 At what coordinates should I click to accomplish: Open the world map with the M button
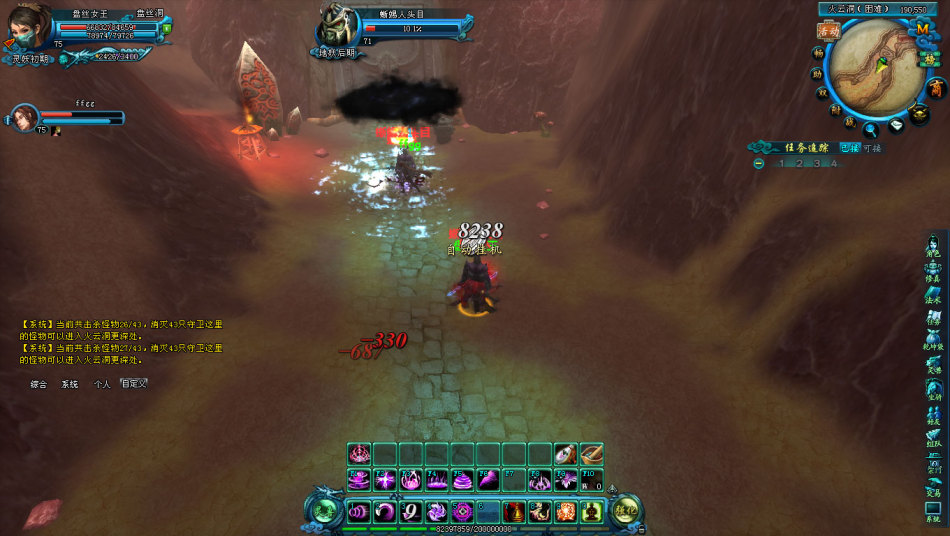(x=921, y=29)
